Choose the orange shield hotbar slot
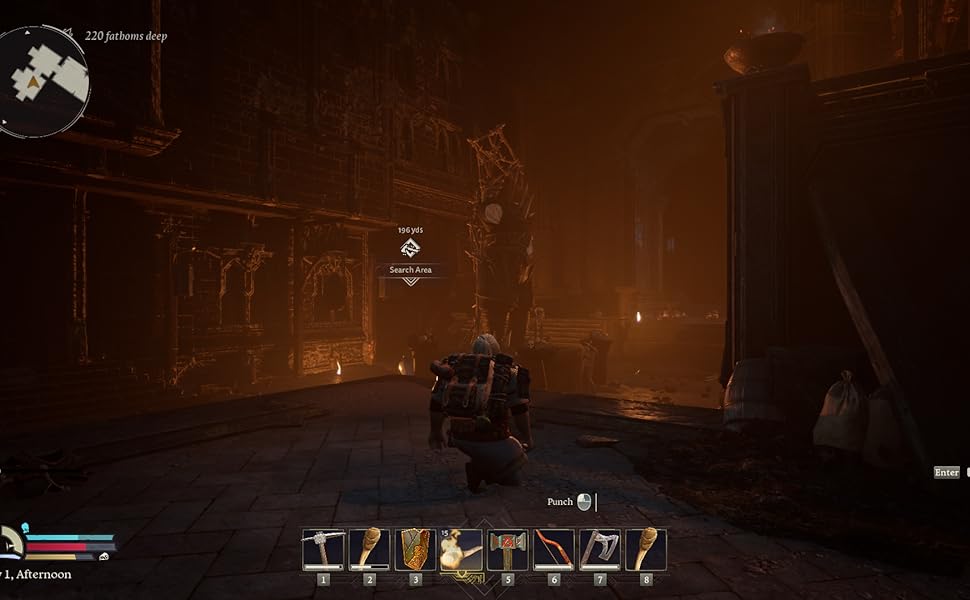Screen dimensions: 970x600 point(415,549)
